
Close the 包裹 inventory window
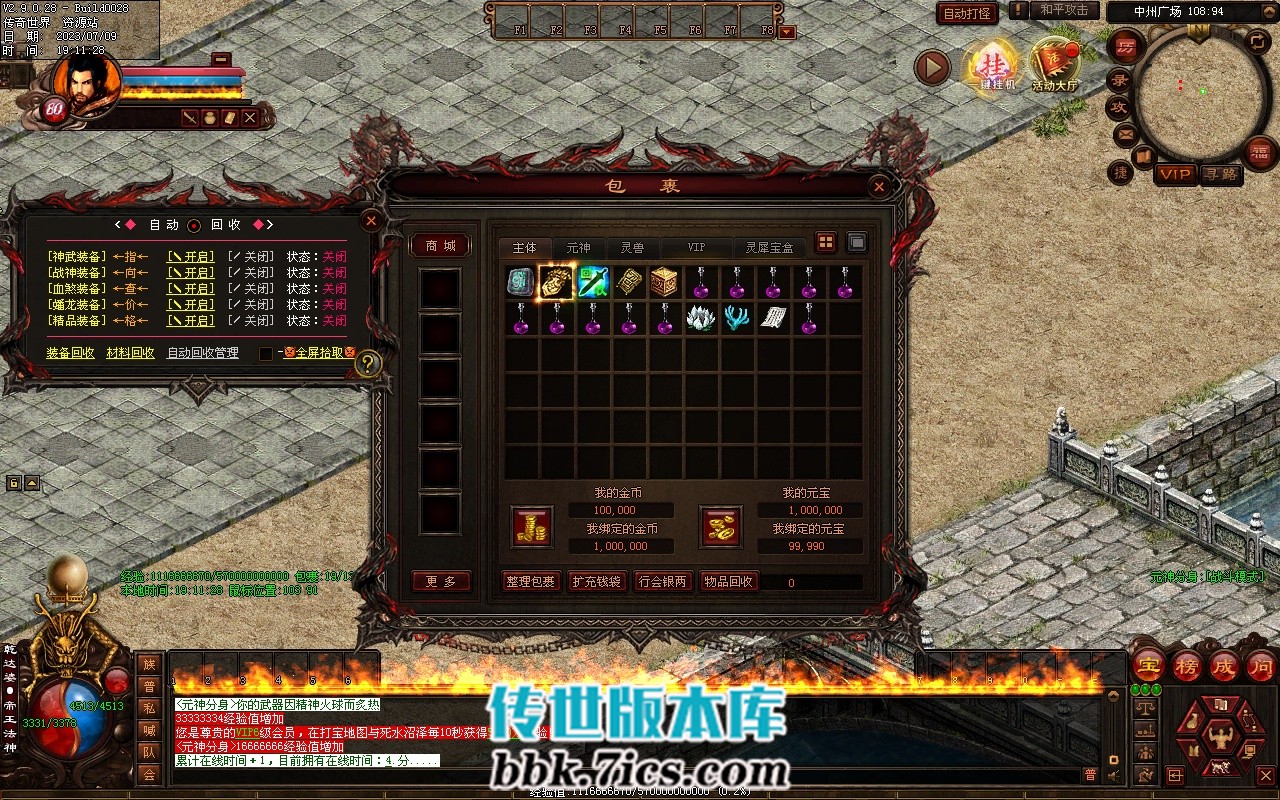[x=878, y=186]
